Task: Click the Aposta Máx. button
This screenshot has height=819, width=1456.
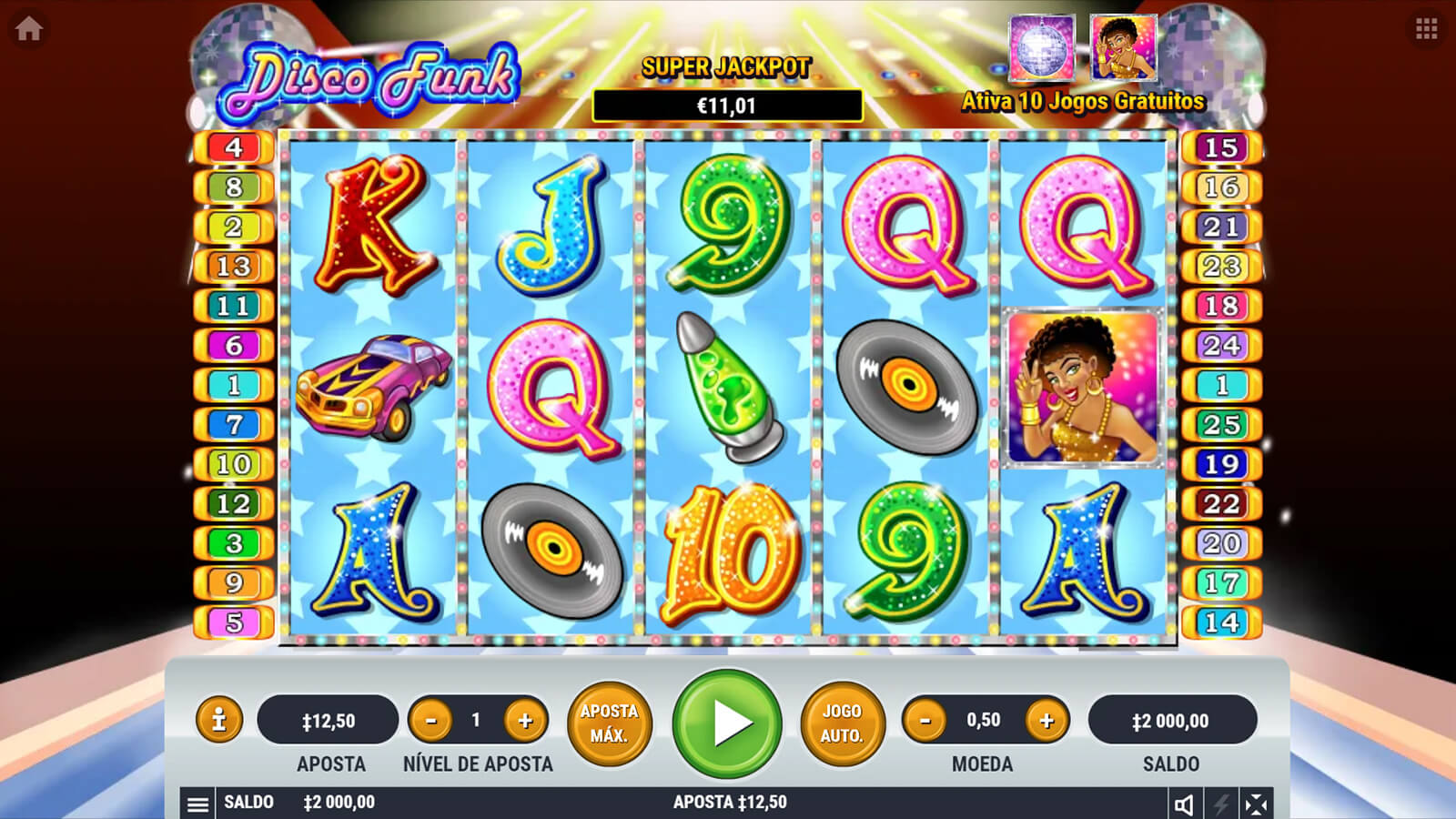Action: (609, 723)
